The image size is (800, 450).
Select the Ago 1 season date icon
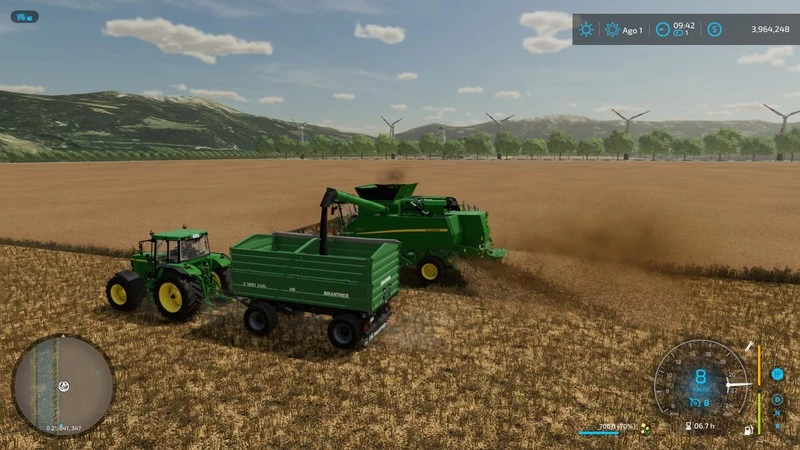pyautogui.click(x=612, y=29)
